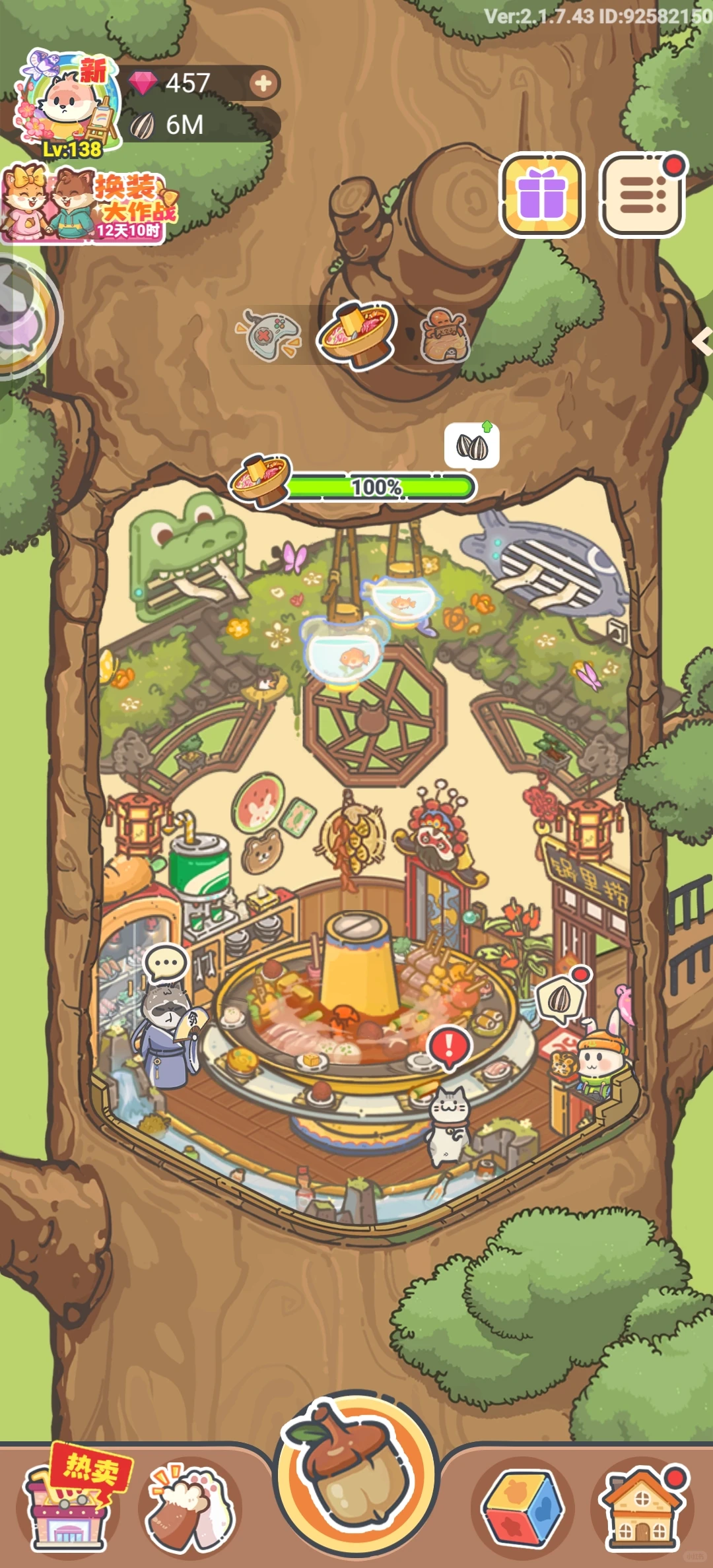Viewport: 713px width, 1568px height.
Task: Open the task list menu
Action: [642, 194]
